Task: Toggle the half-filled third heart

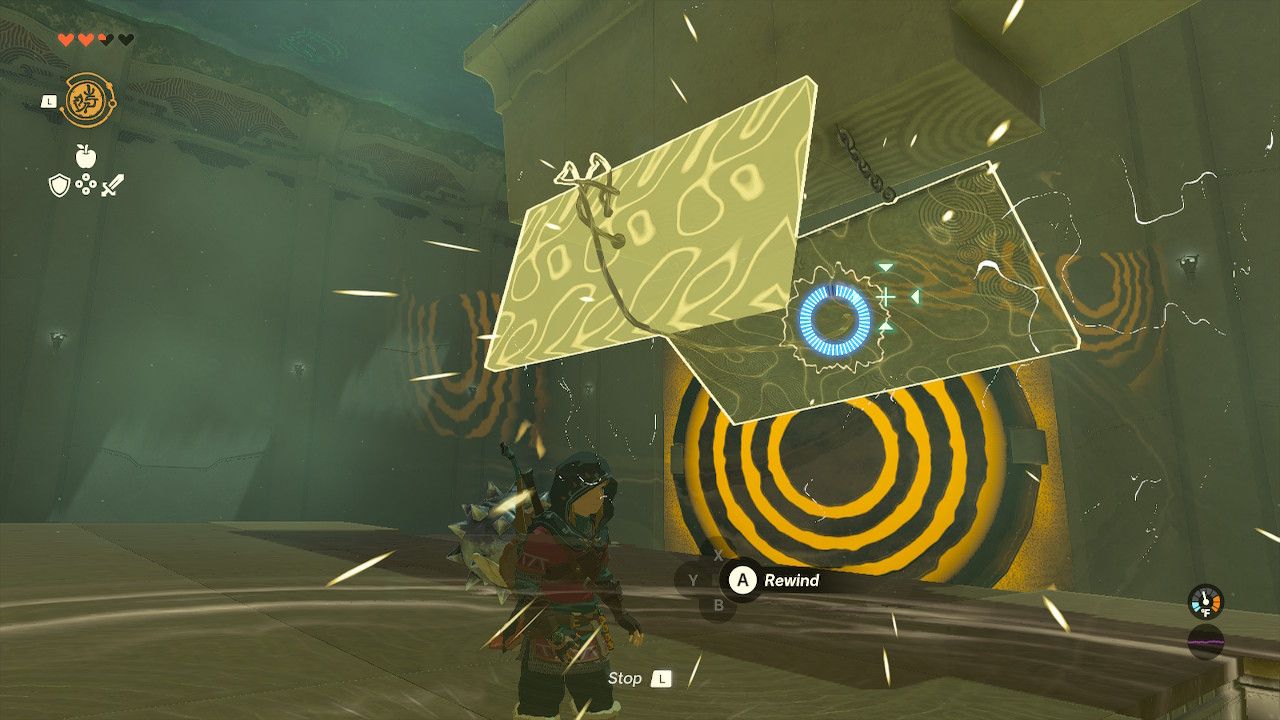Action: coord(105,38)
